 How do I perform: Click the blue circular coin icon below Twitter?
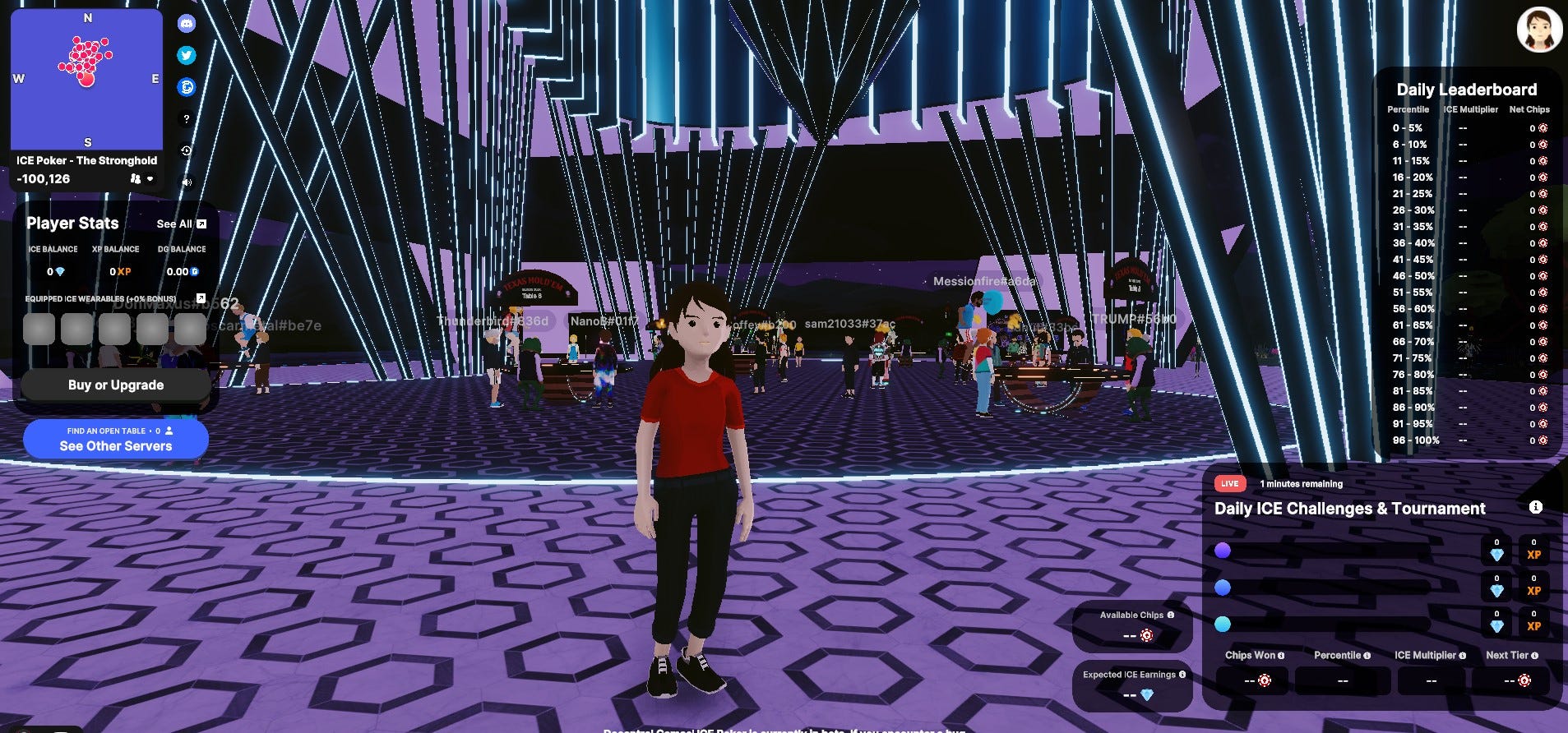tap(187, 87)
